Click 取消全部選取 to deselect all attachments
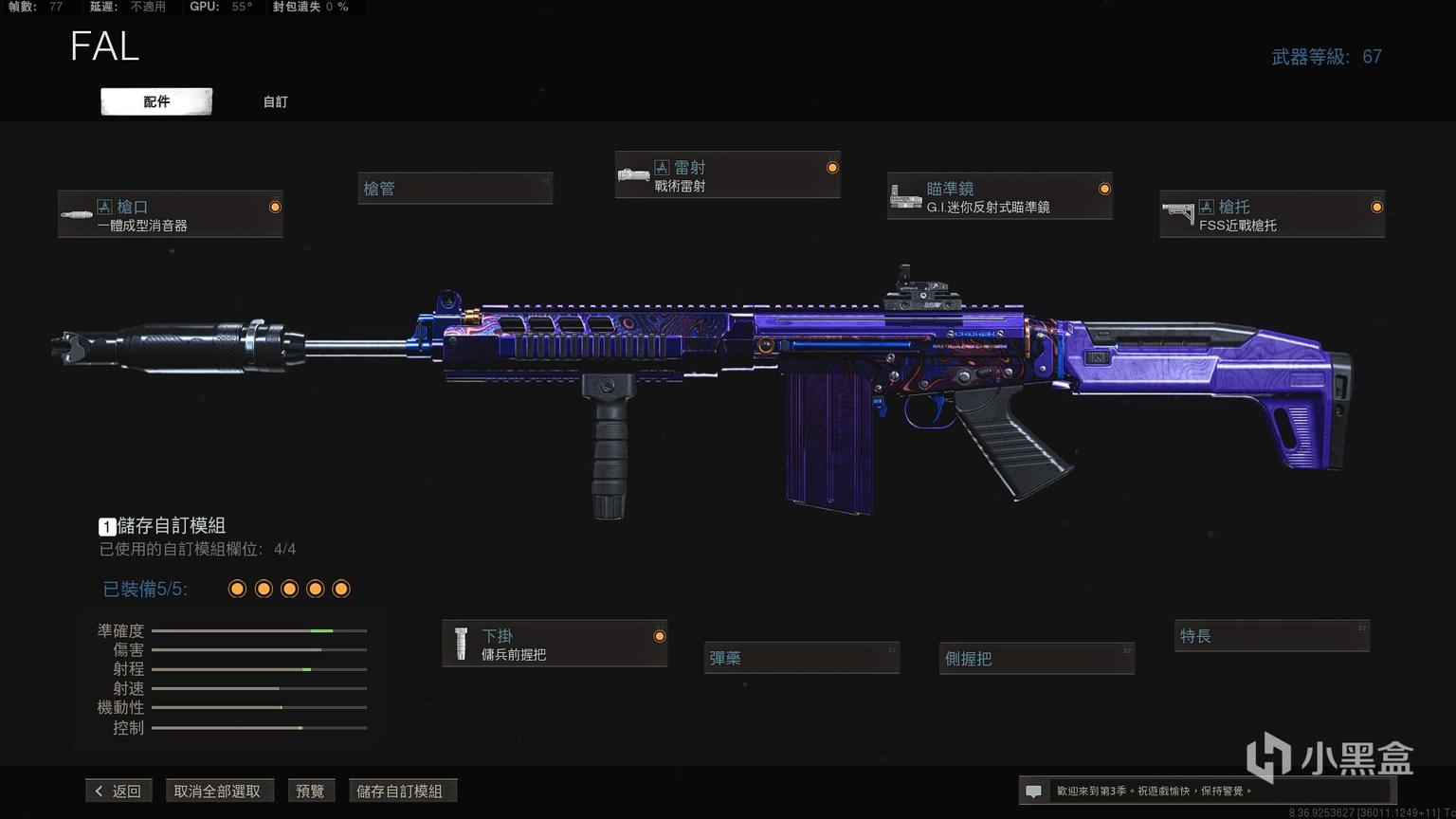This screenshot has width=1456, height=819. 217,791
